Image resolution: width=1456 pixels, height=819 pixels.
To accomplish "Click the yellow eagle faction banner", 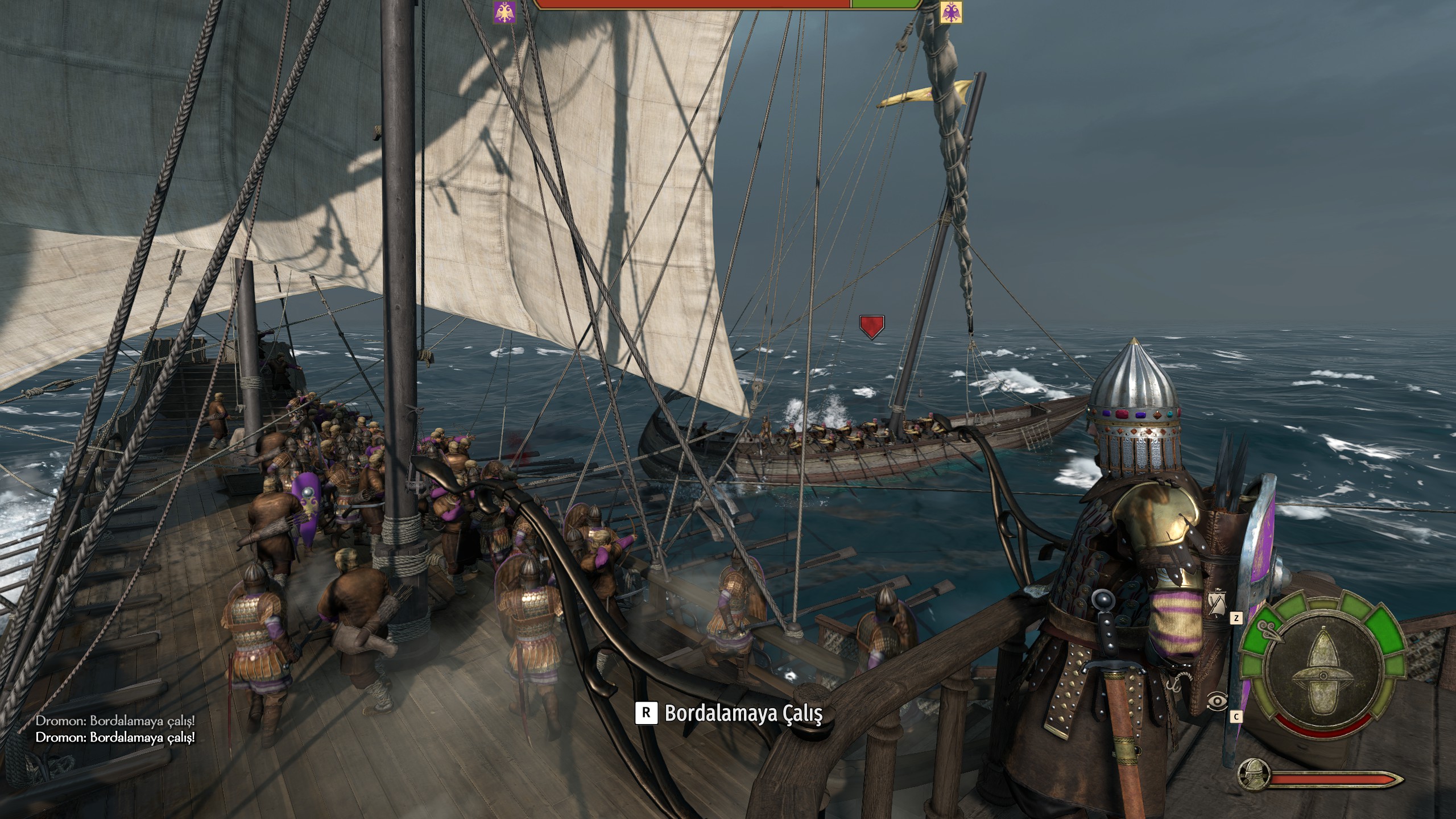I will [951, 13].
